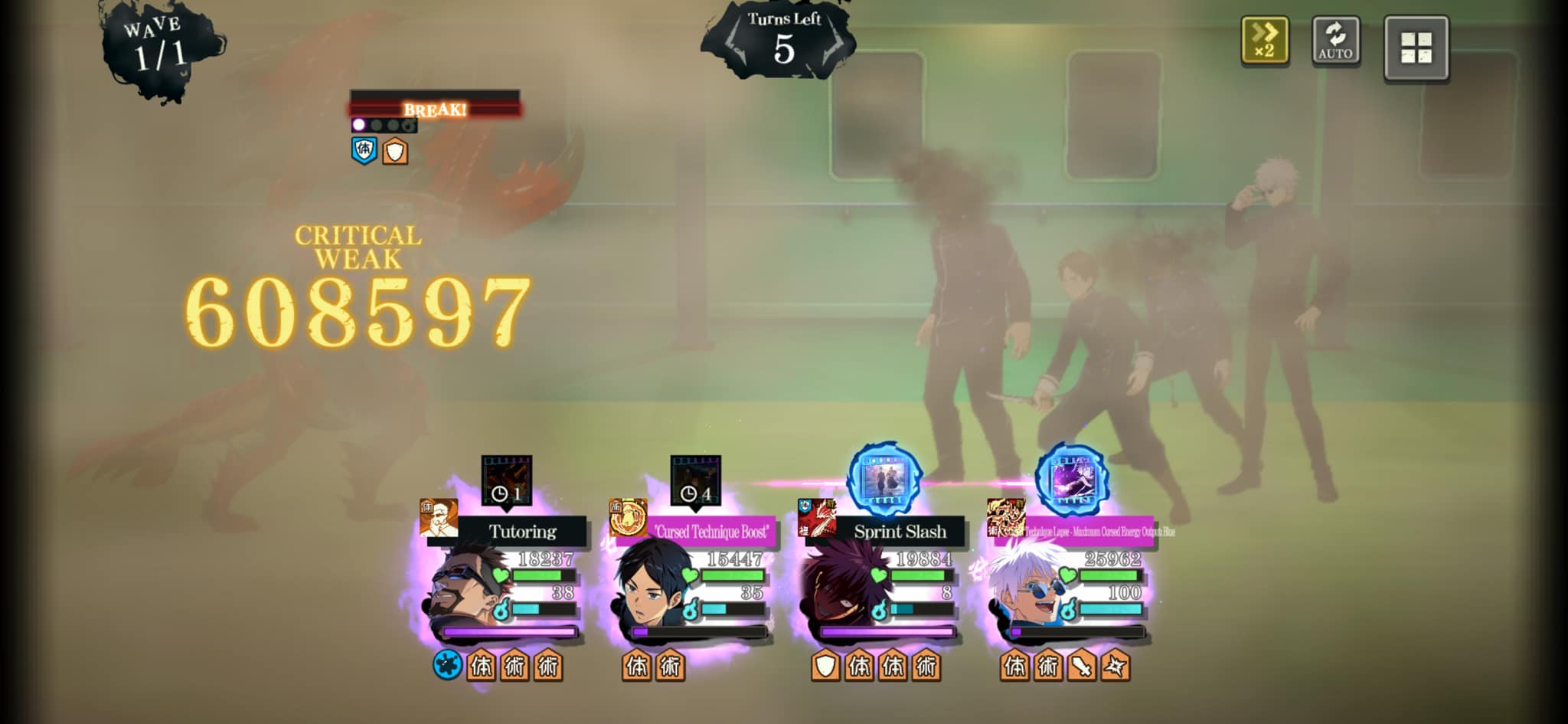This screenshot has height=724, width=1568.
Task: Select the Sprint Slash skill card
Action: (899, 531)
